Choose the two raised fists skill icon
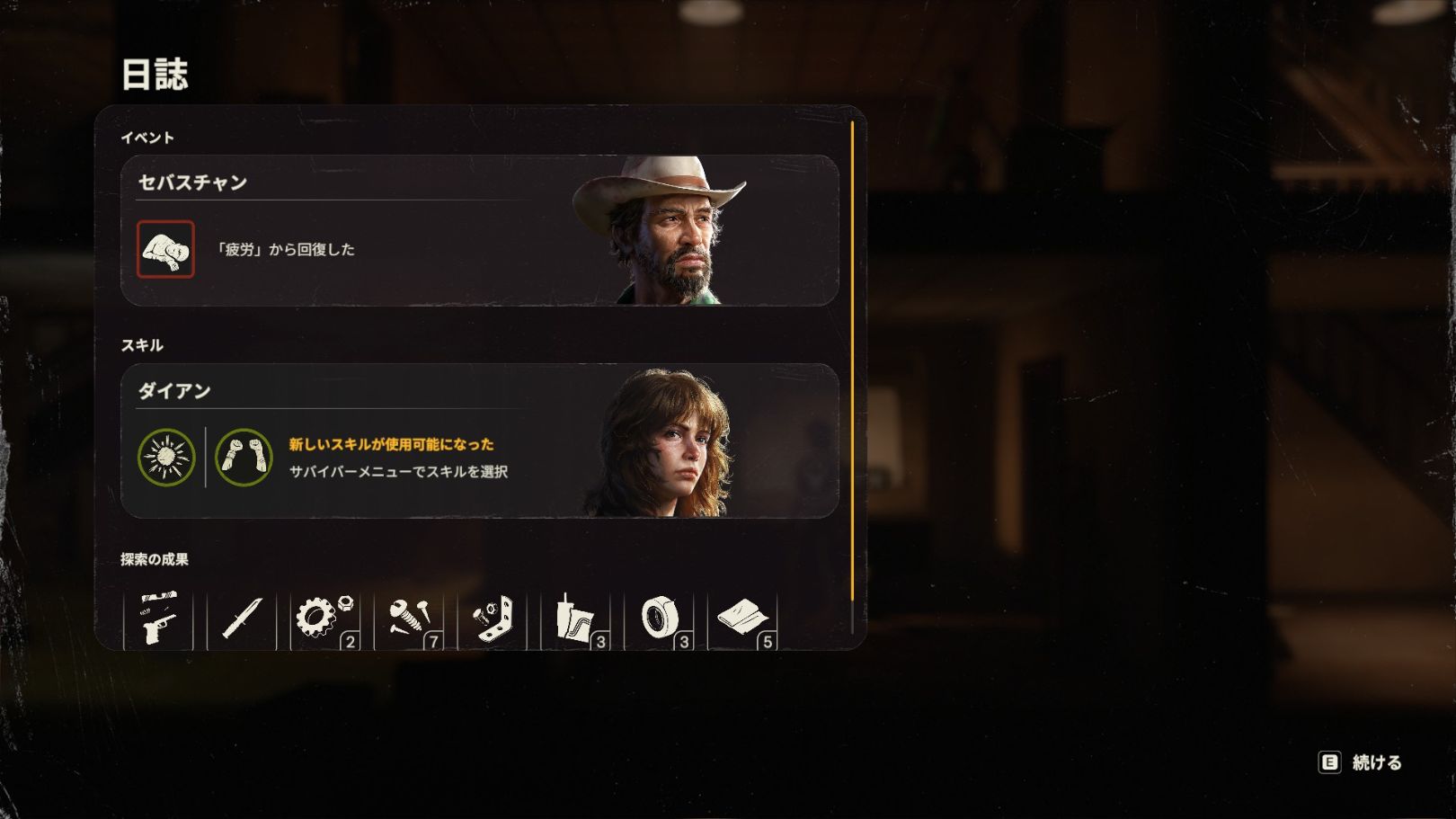Screen dimensions: 1456x819 [x=244, y=458]
